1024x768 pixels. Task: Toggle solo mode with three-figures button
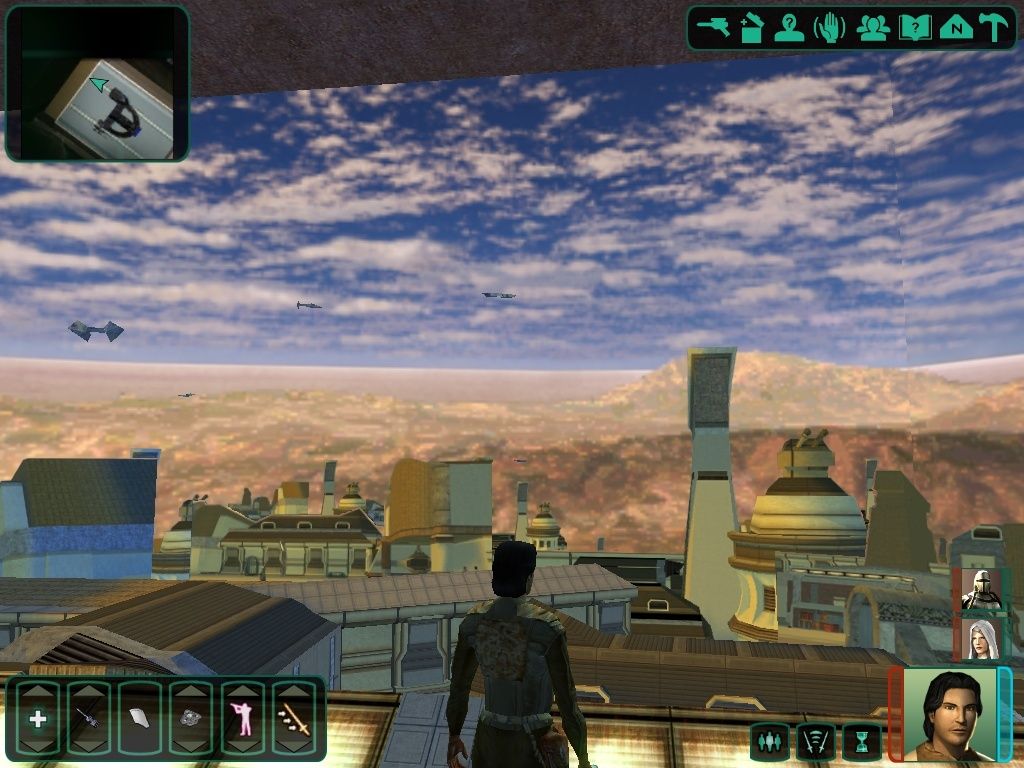pos(769,742)
